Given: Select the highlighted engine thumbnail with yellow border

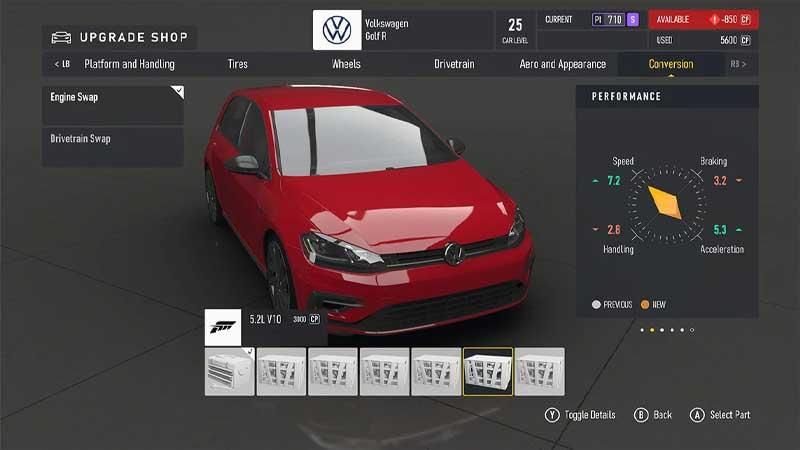Looking at the screenshot, I should [488, 371].
